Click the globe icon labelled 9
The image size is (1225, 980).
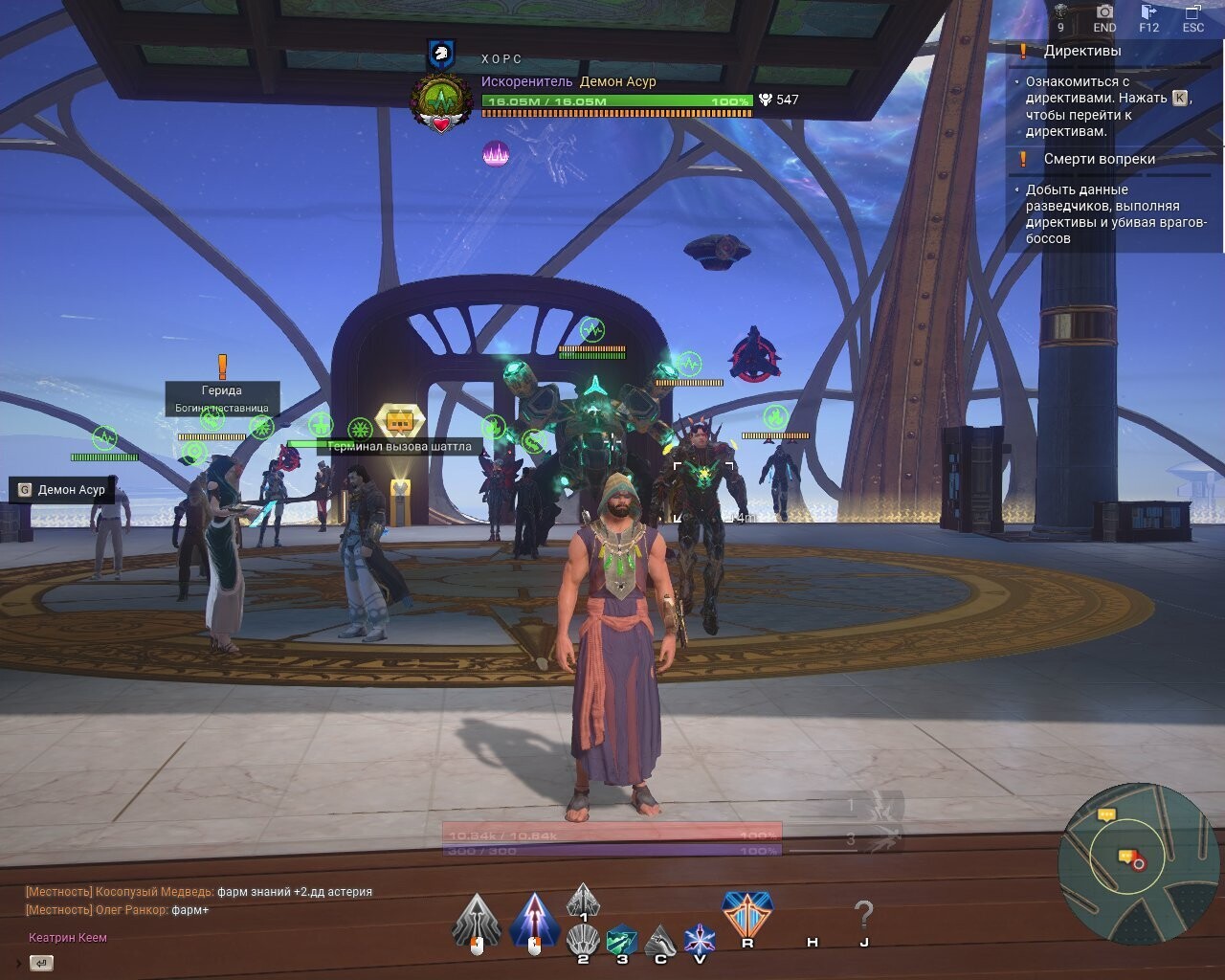(x=1060, y=12)
